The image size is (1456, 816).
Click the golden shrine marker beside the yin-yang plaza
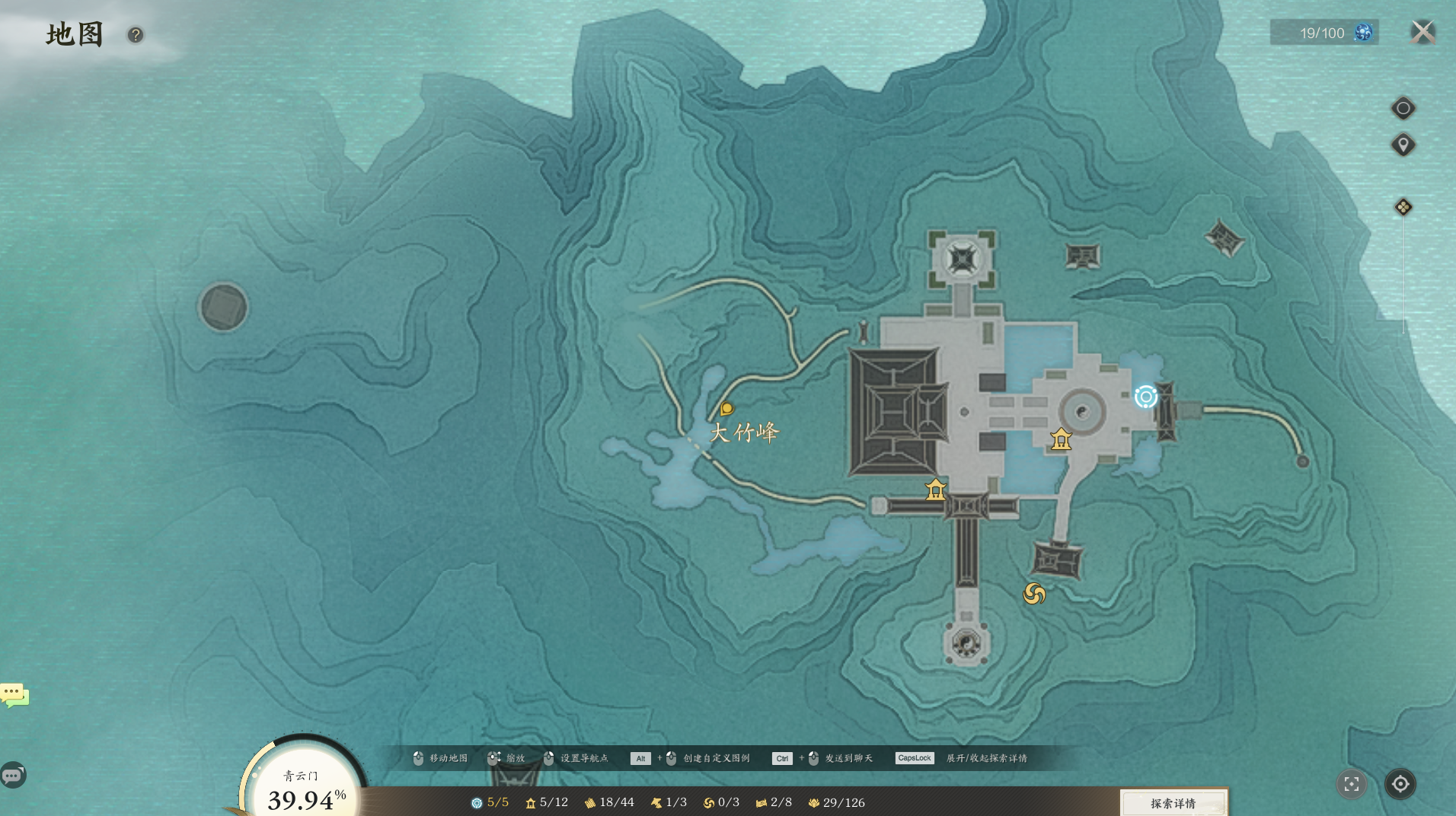point(1061,439)
